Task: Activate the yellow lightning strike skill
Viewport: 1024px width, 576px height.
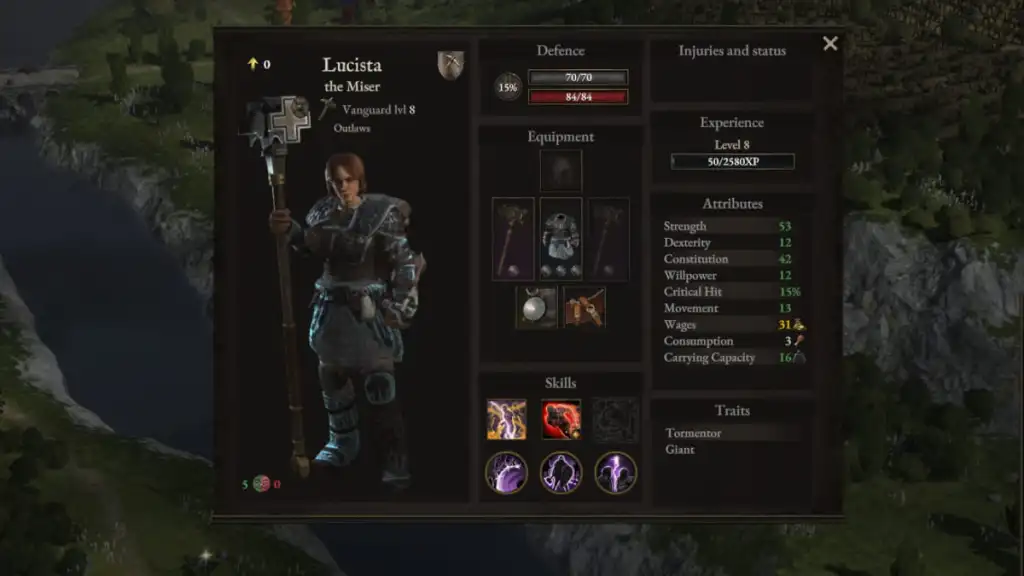Action: pyautogui.click(x=507, y=420)
